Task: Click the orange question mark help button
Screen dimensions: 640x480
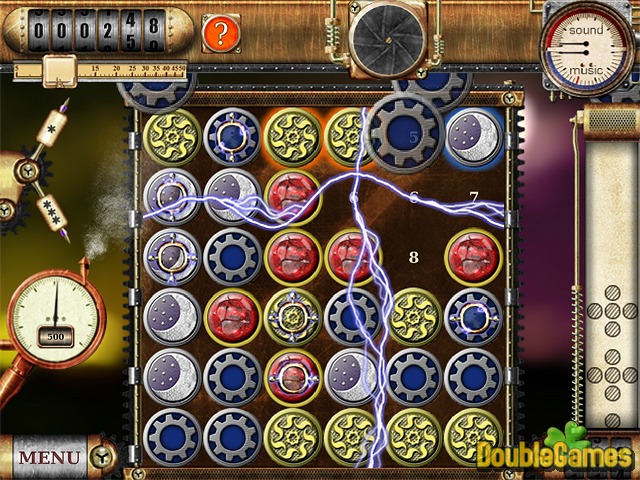Action: [x=221, y=33]
